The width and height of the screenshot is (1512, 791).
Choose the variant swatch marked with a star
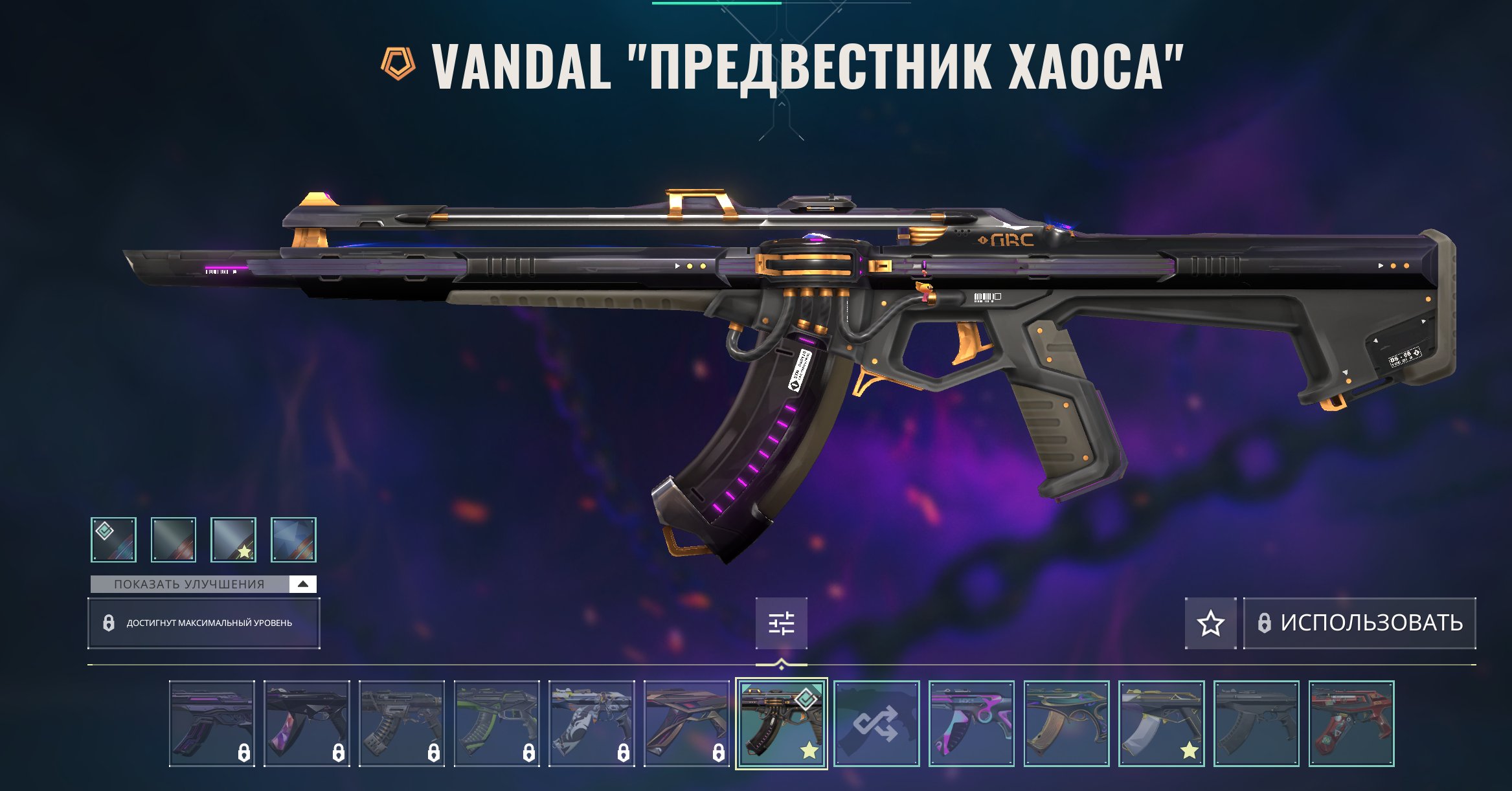[233, 539]
